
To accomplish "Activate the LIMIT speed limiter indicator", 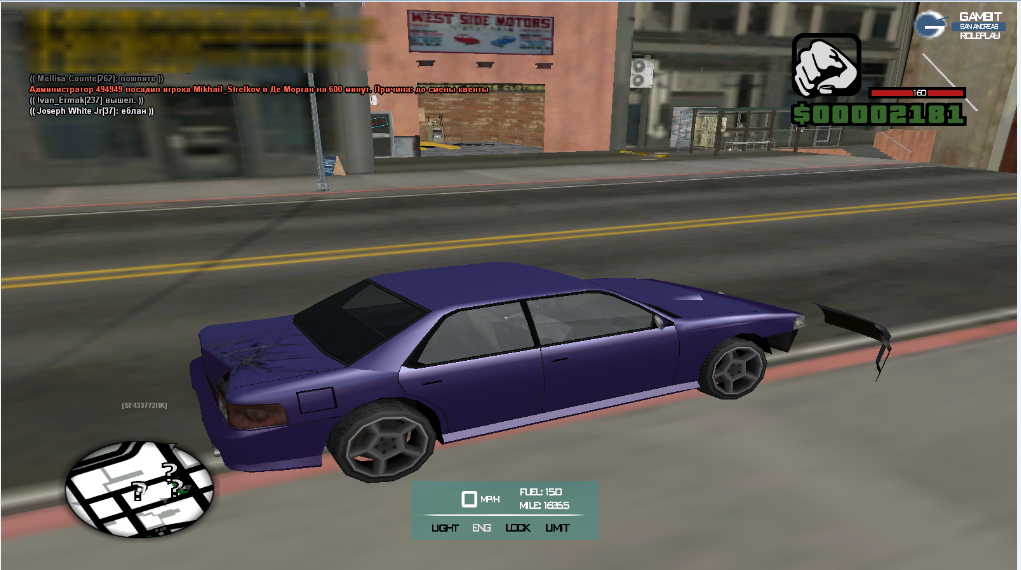I will click(x=557, y=528).
